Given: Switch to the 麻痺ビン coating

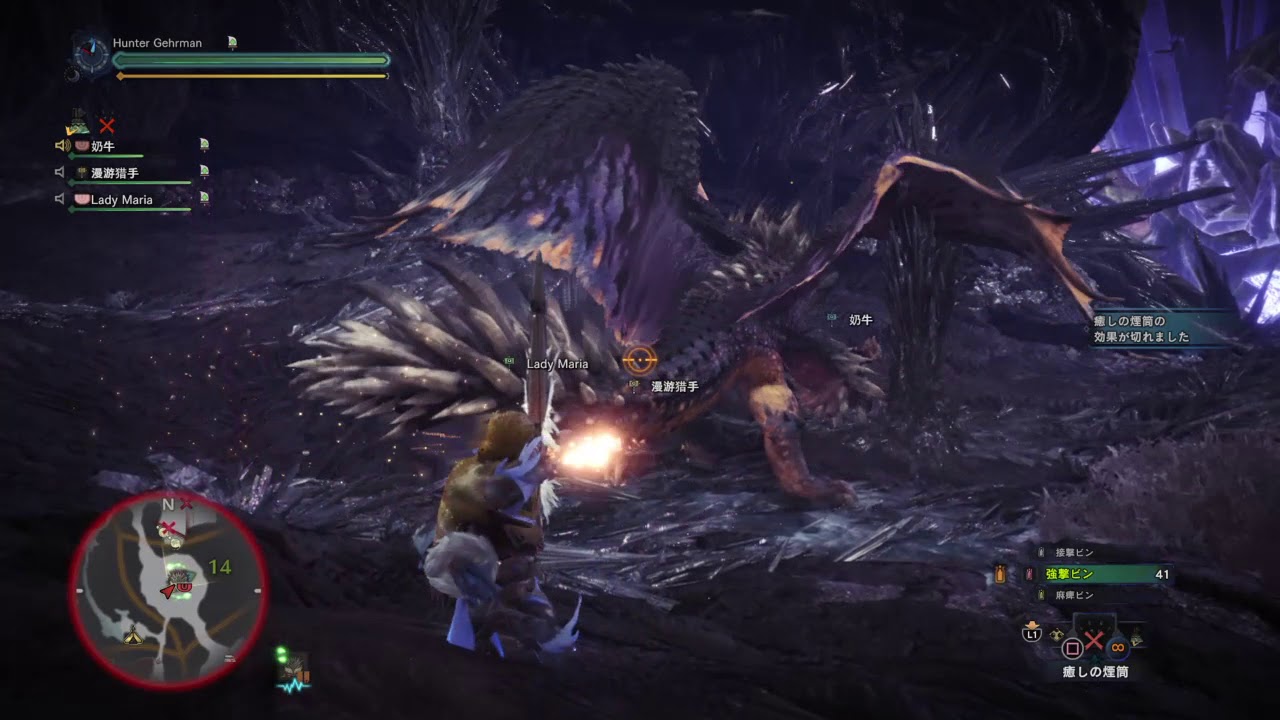Looking at the screenshot, I should click(1075, 595).
